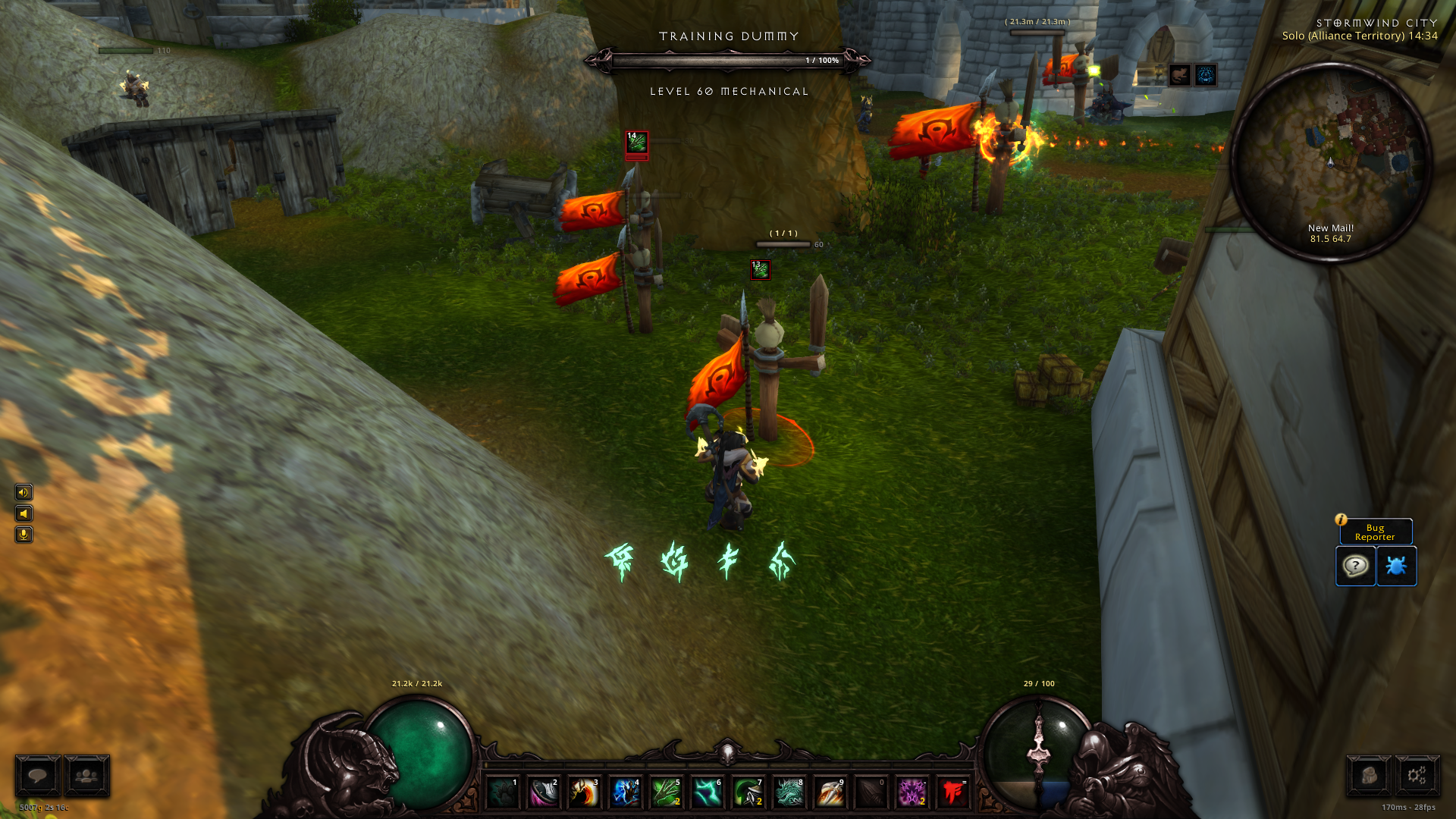1456x819 pixels.
Task: Open the settings gear button
Action: (1417, 776)
